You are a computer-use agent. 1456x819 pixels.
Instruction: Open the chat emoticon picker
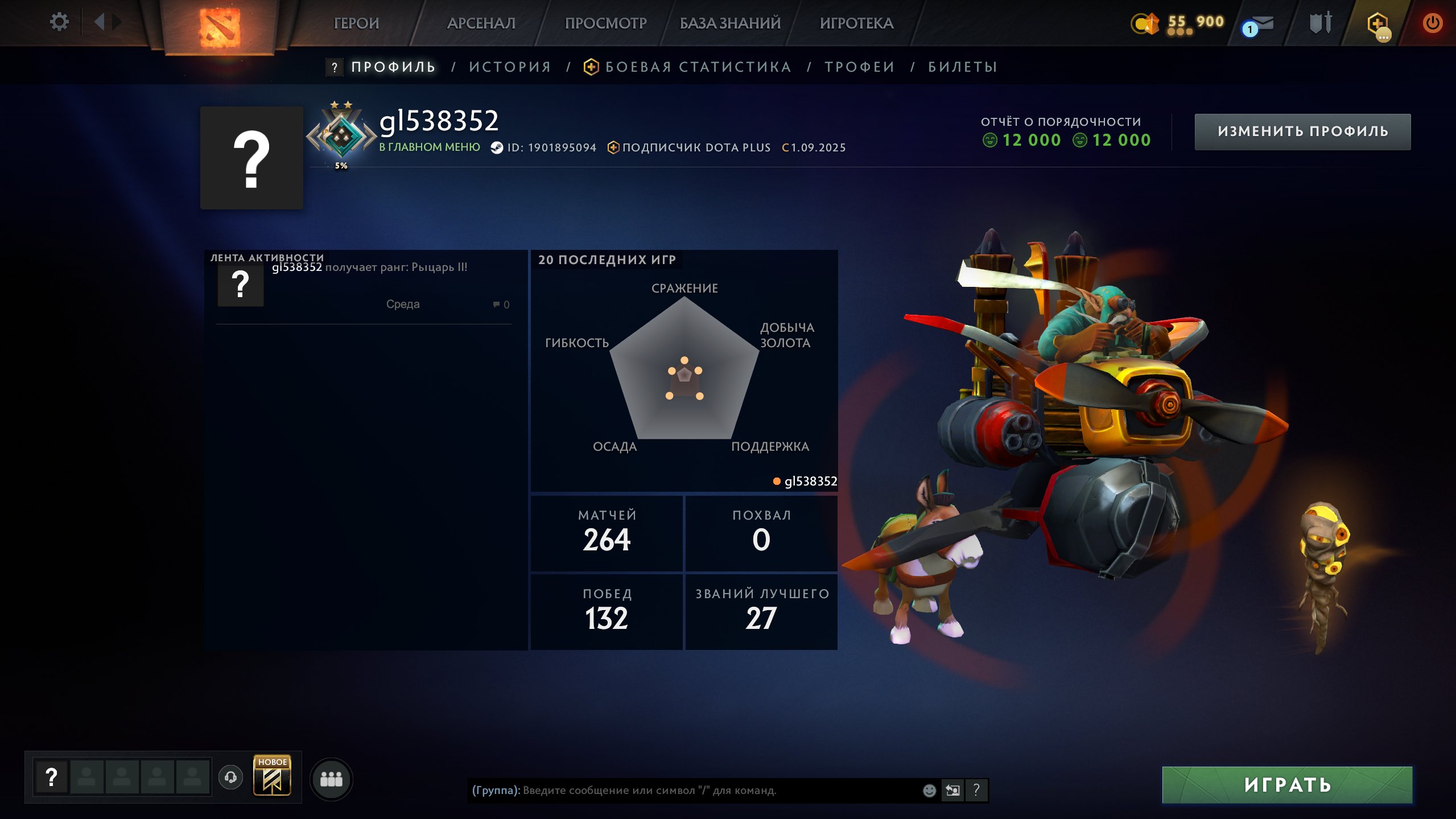coord(929,791)
